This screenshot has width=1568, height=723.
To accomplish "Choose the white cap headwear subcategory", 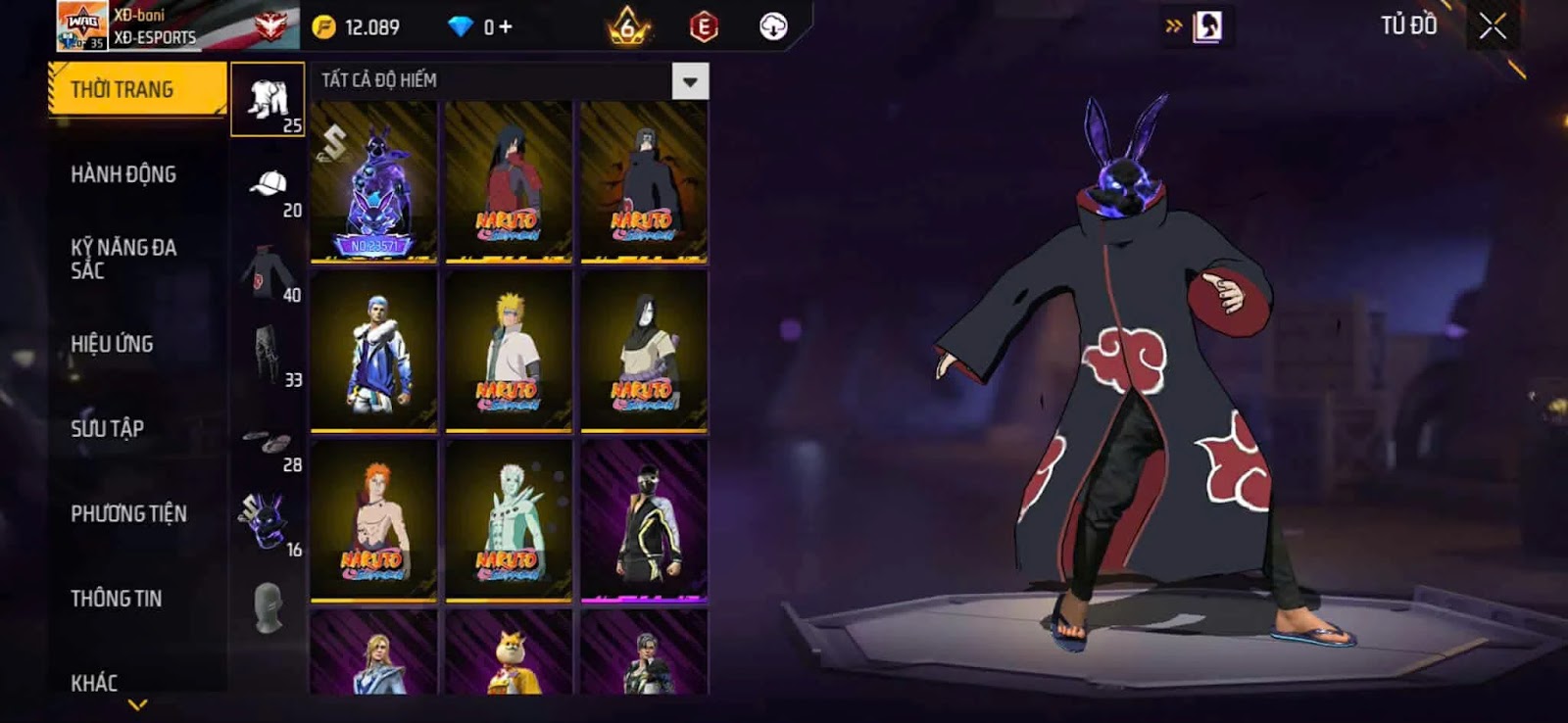I will (268, 184).
